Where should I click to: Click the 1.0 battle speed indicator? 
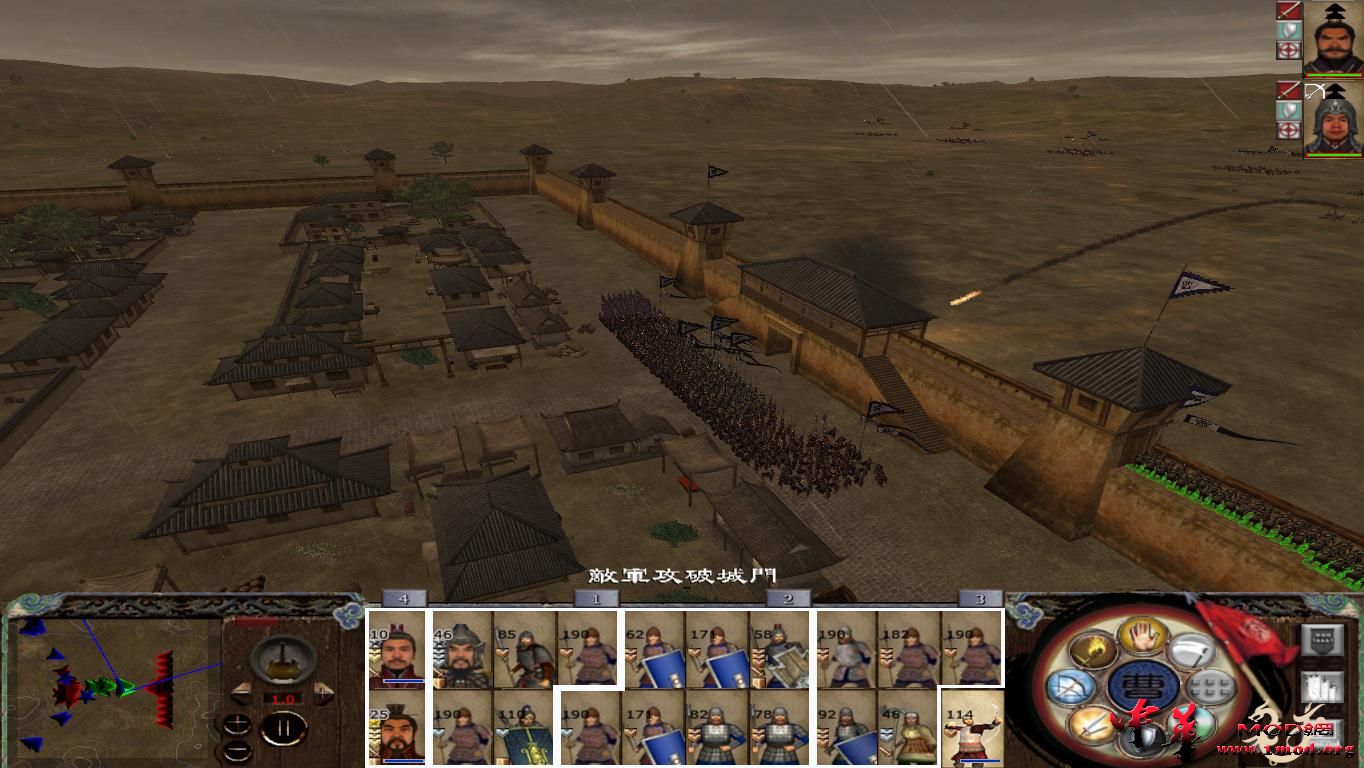[285, 698]
